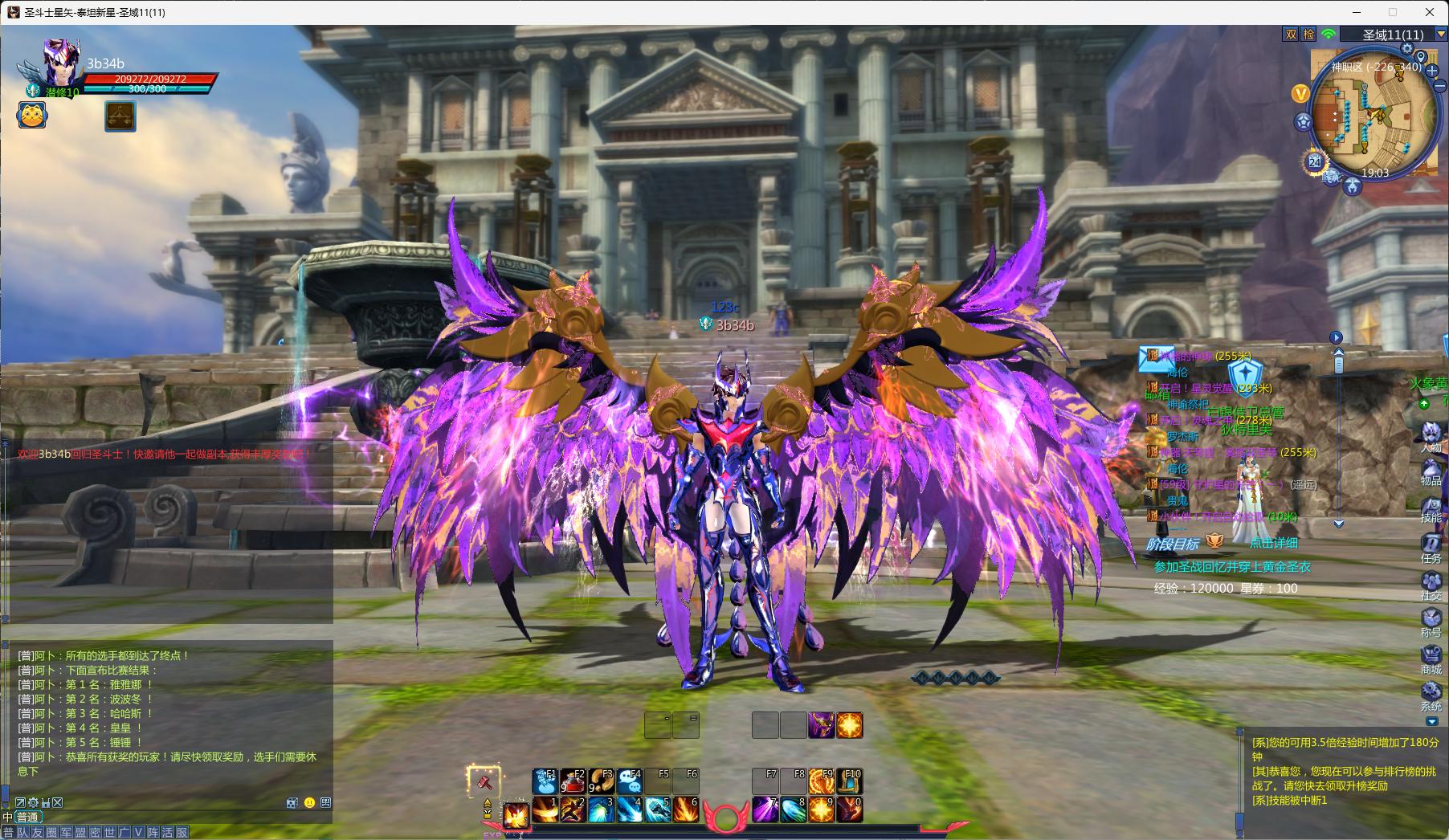Open the yellow cat face icon
The width and height of the screenshot is (1449, 840).
pyautogui.click(x=32, y=116)
